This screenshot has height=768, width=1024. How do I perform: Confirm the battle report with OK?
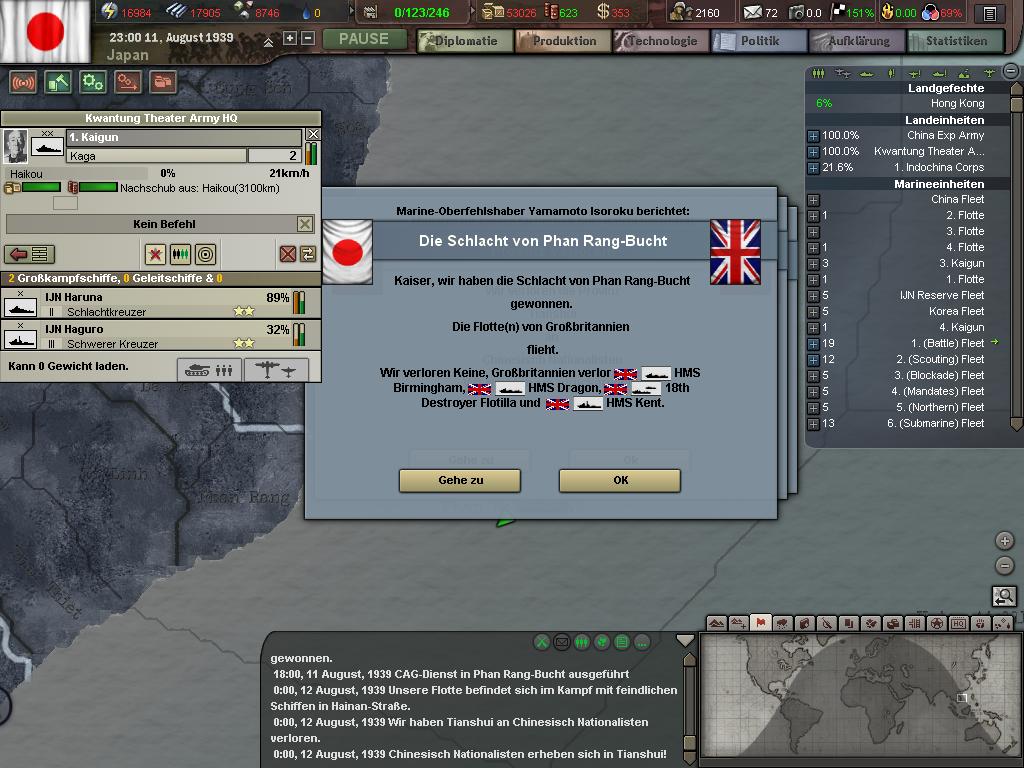tap(620, 480)
